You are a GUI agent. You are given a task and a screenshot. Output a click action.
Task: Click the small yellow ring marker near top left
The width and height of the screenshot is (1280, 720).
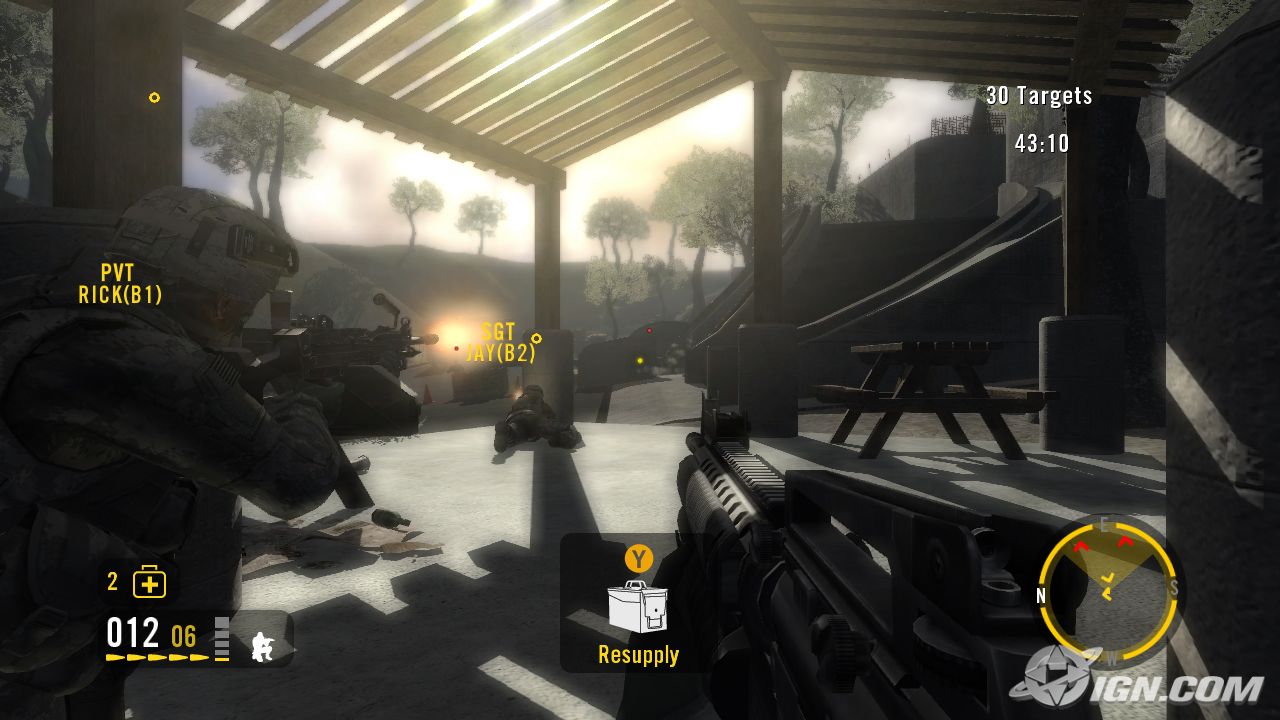[x=153, y=97]
